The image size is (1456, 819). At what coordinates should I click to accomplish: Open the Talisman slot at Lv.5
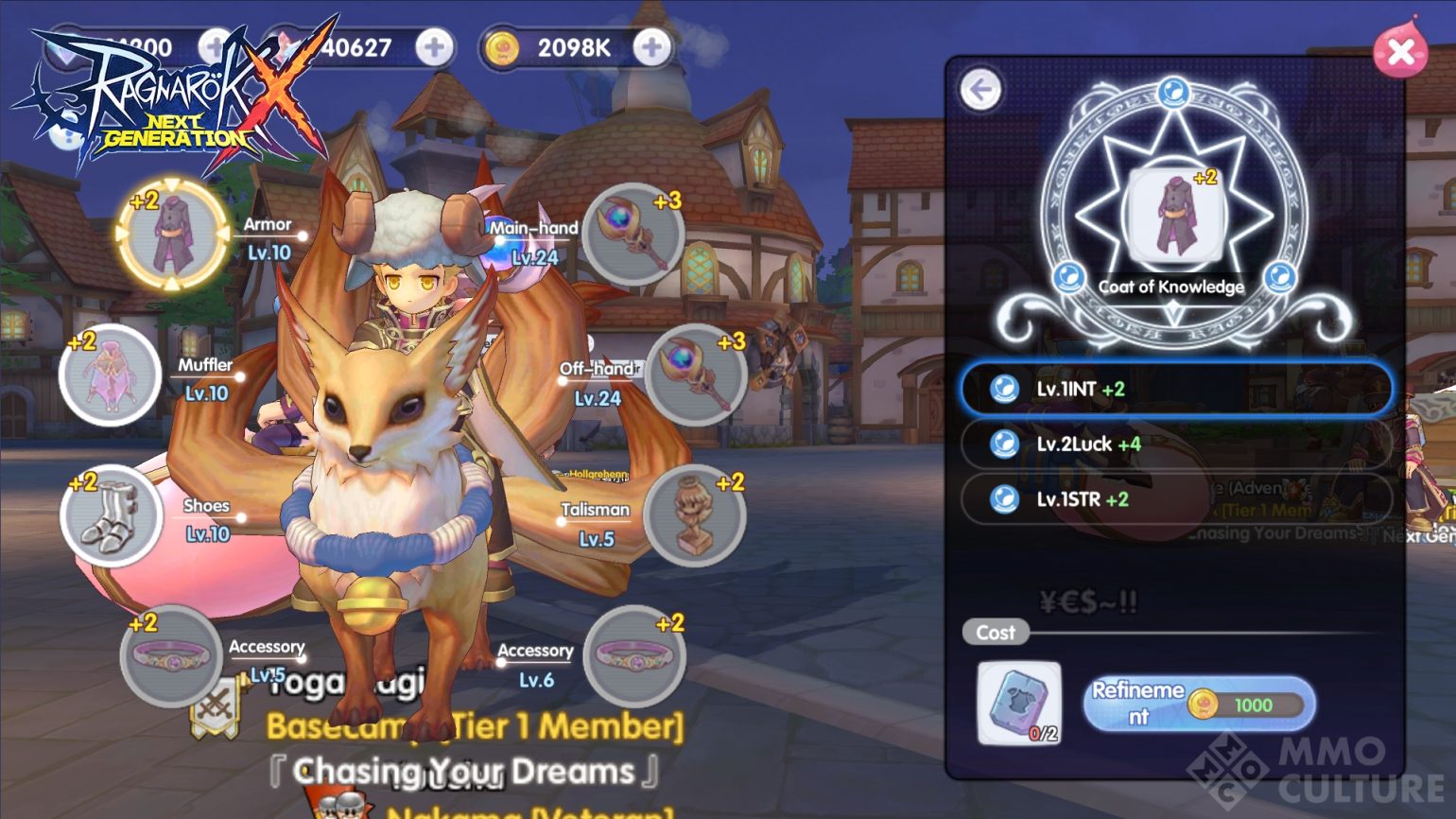[x=696, y=513]
